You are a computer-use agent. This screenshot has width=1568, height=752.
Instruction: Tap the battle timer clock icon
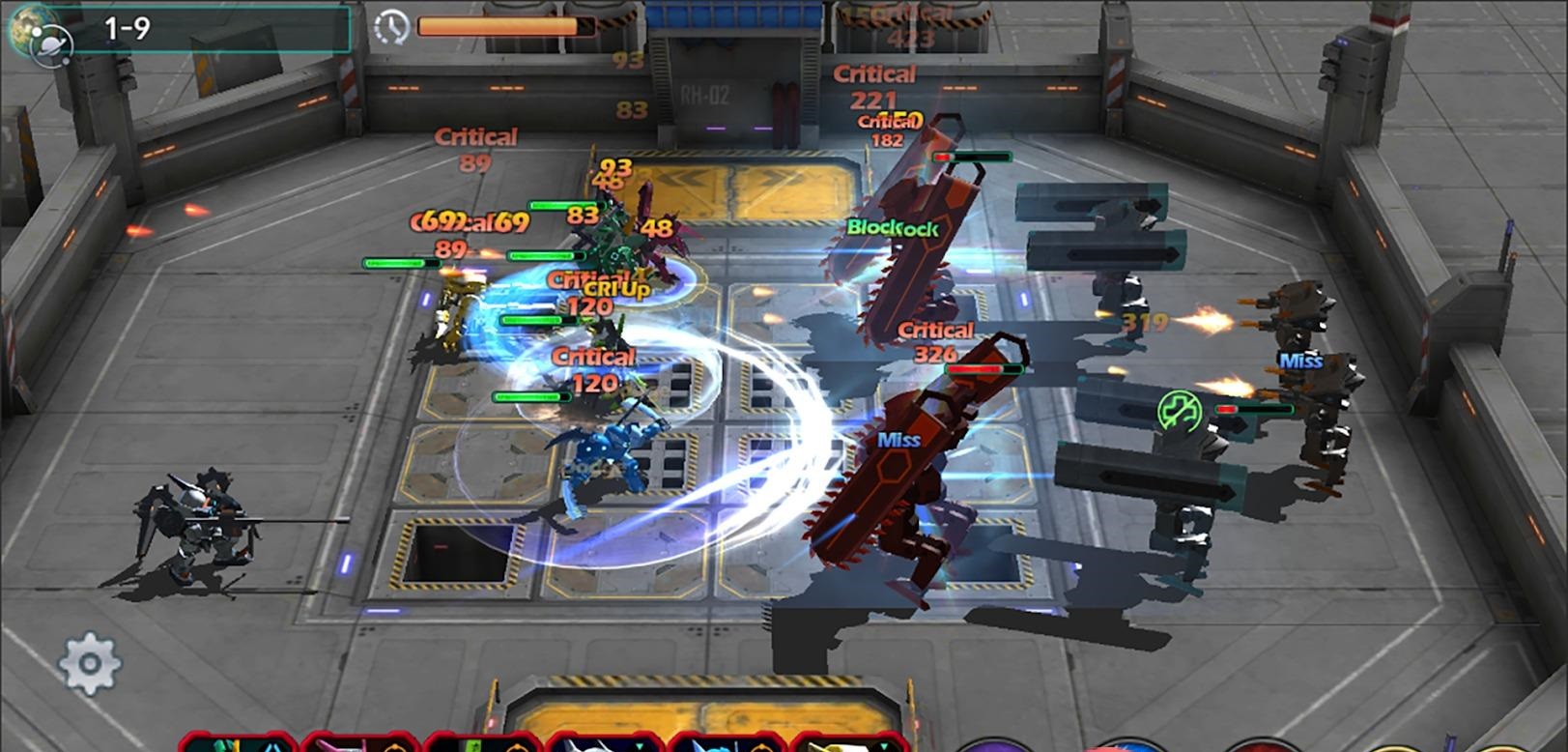point(393,25)
